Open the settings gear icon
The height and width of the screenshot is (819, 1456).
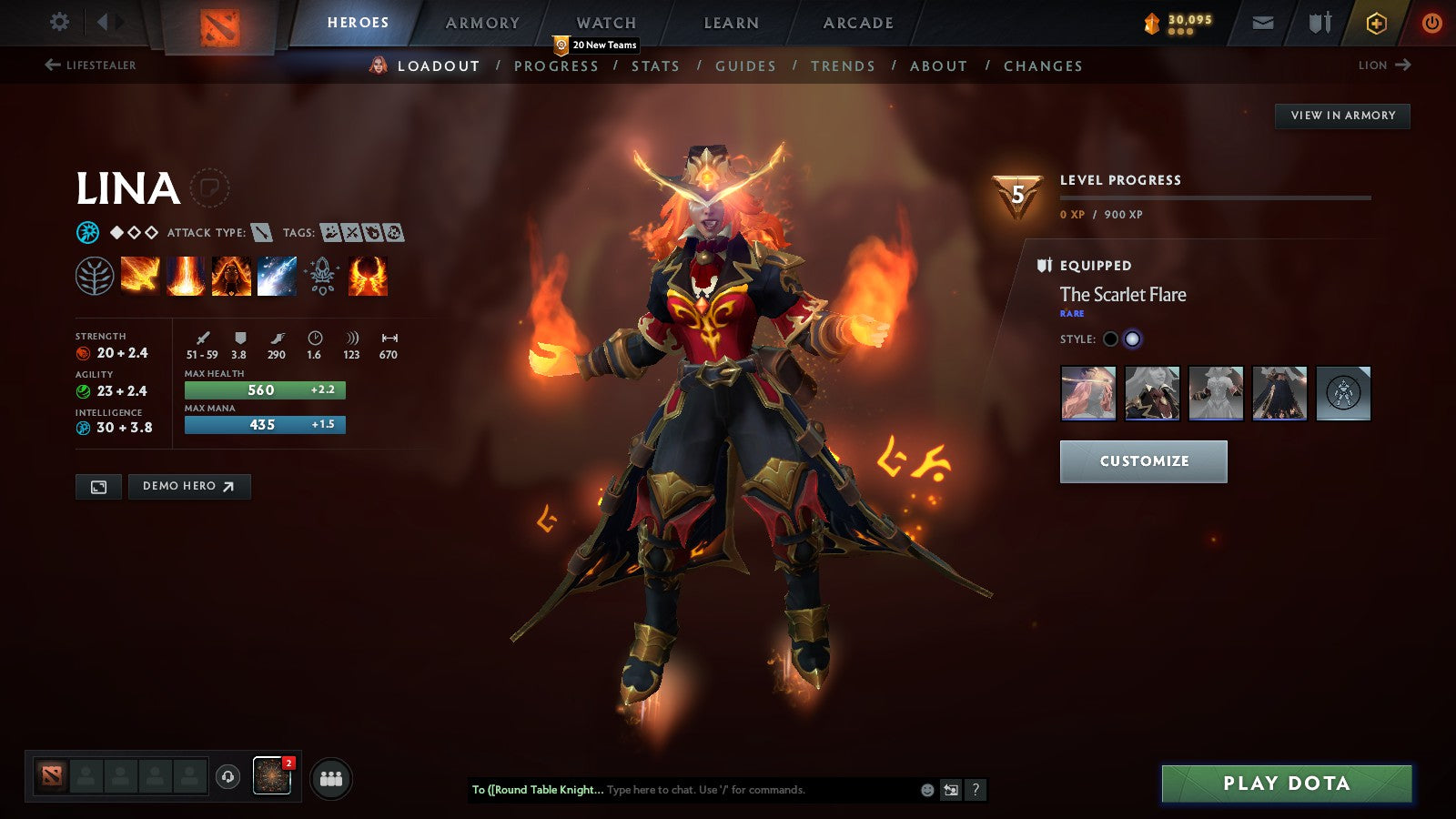(x=59, y=20)
